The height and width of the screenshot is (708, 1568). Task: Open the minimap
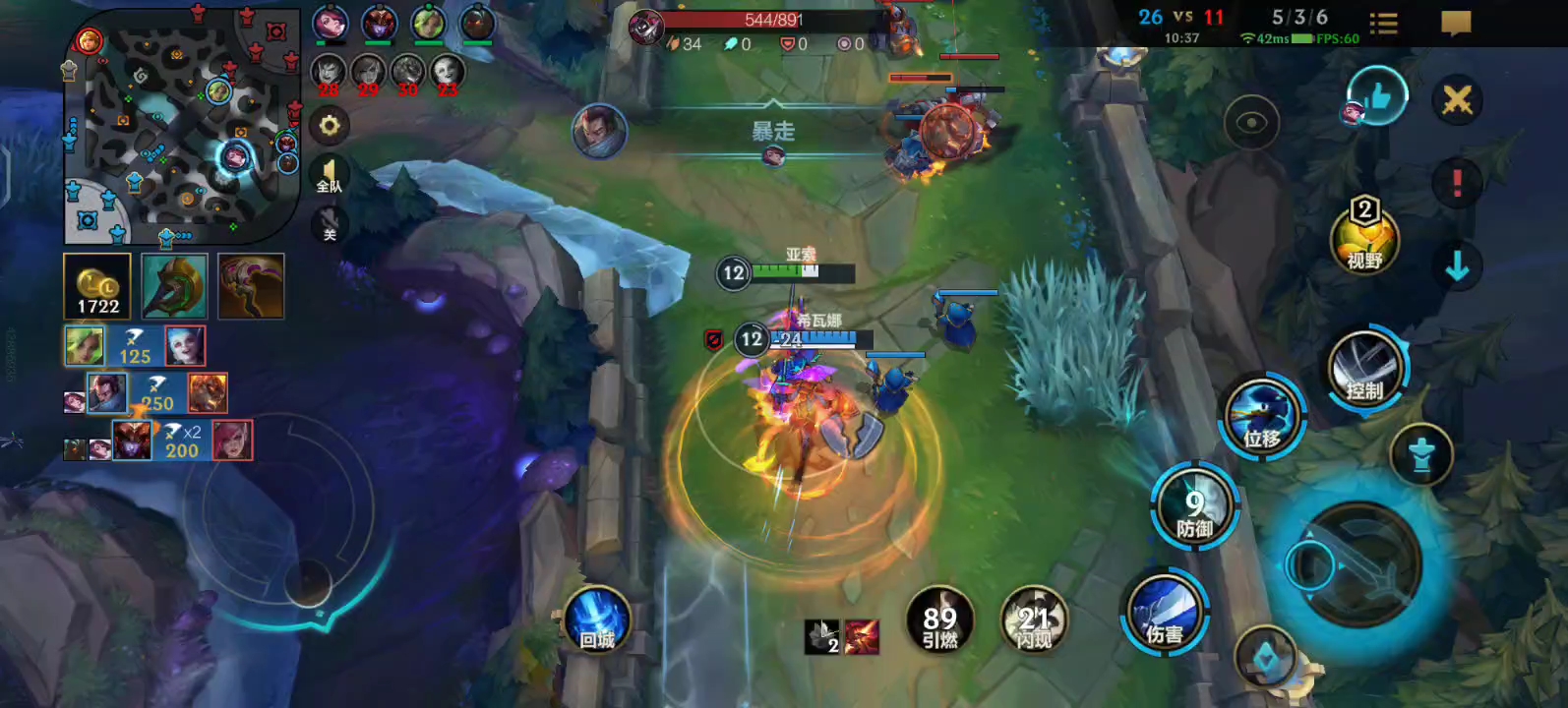[x=183, y=128]
